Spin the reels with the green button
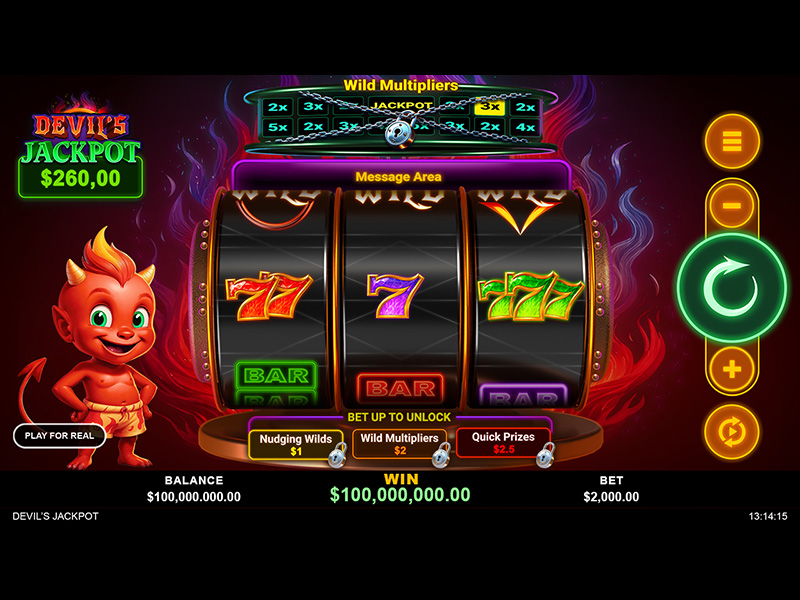The width and height of the screenshot is (800, 600). click(732, 289)
